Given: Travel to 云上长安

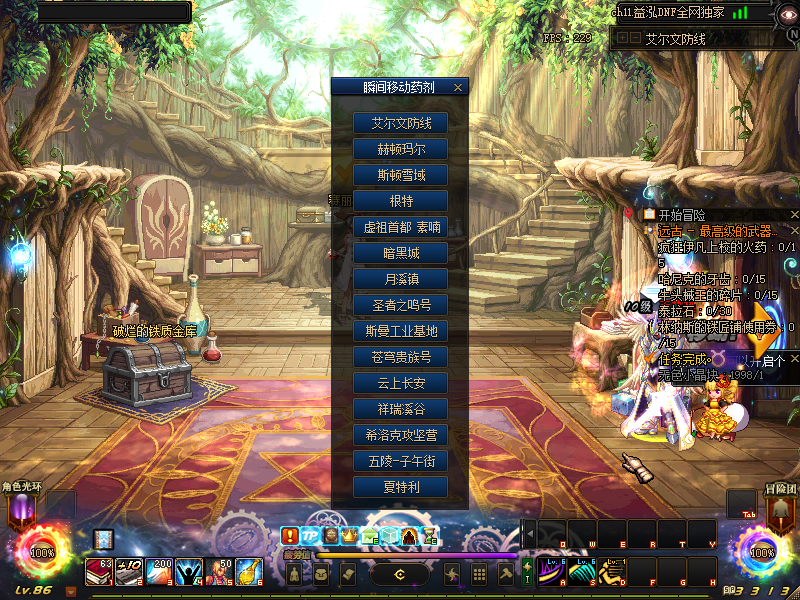Looking at the screenshot, I should (400, 383).
